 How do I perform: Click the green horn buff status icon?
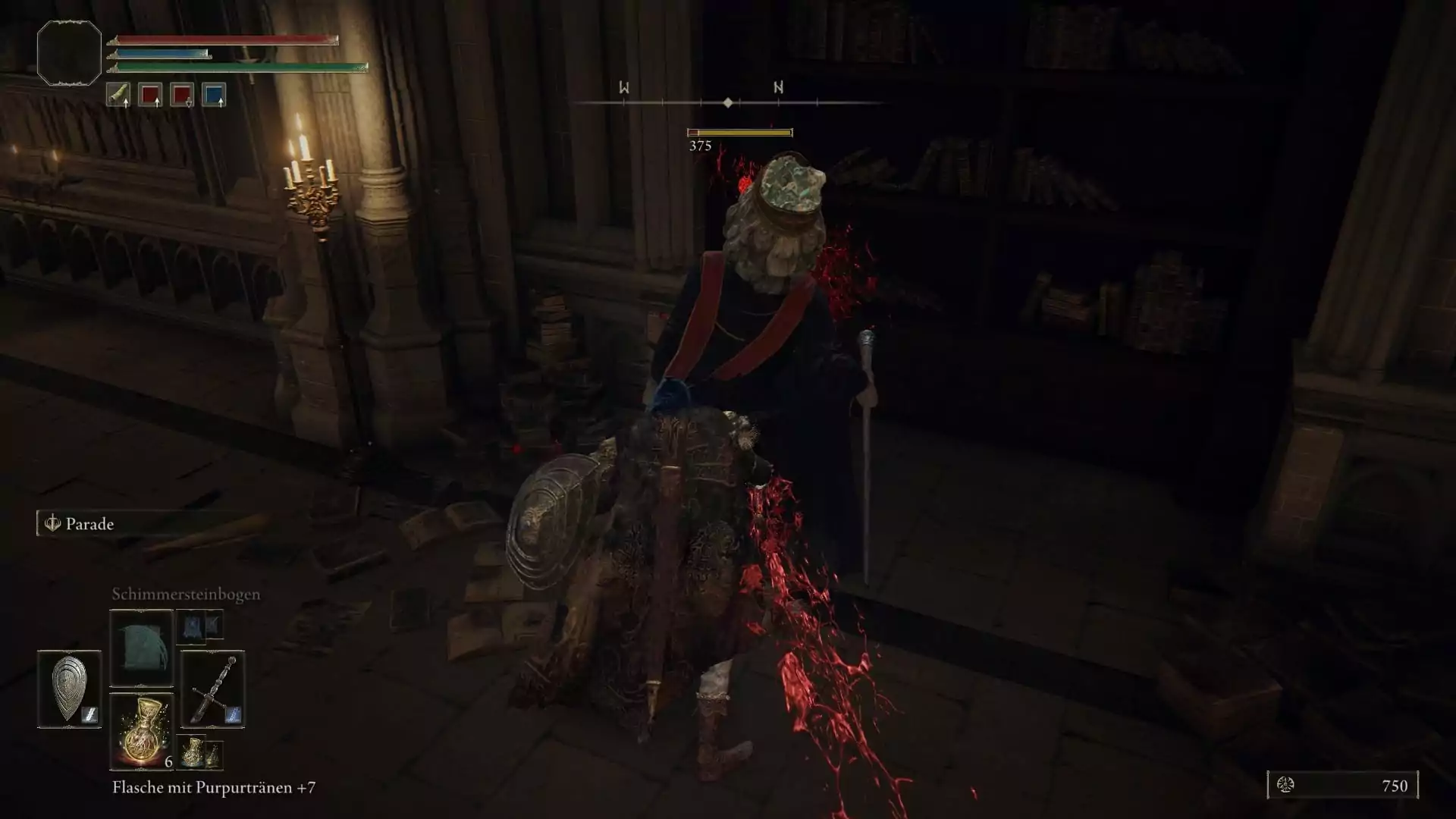[x=118, y=95]
